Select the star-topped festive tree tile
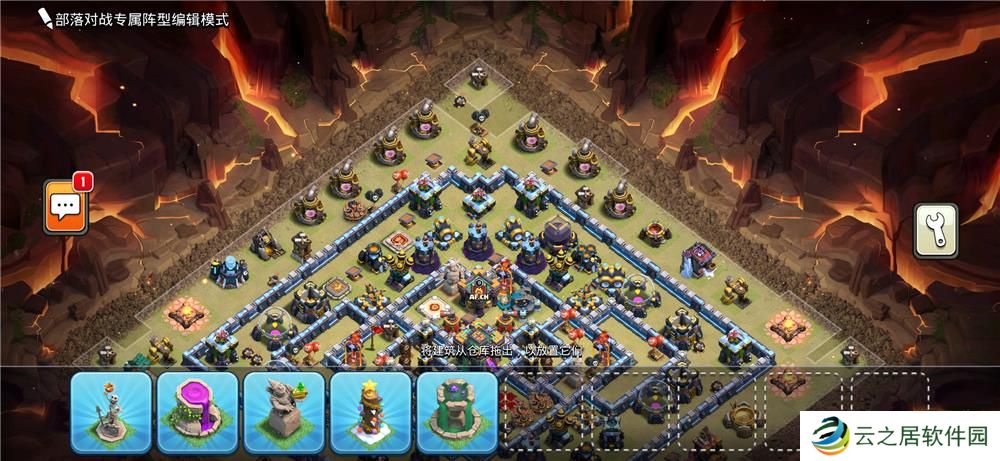 371,413
